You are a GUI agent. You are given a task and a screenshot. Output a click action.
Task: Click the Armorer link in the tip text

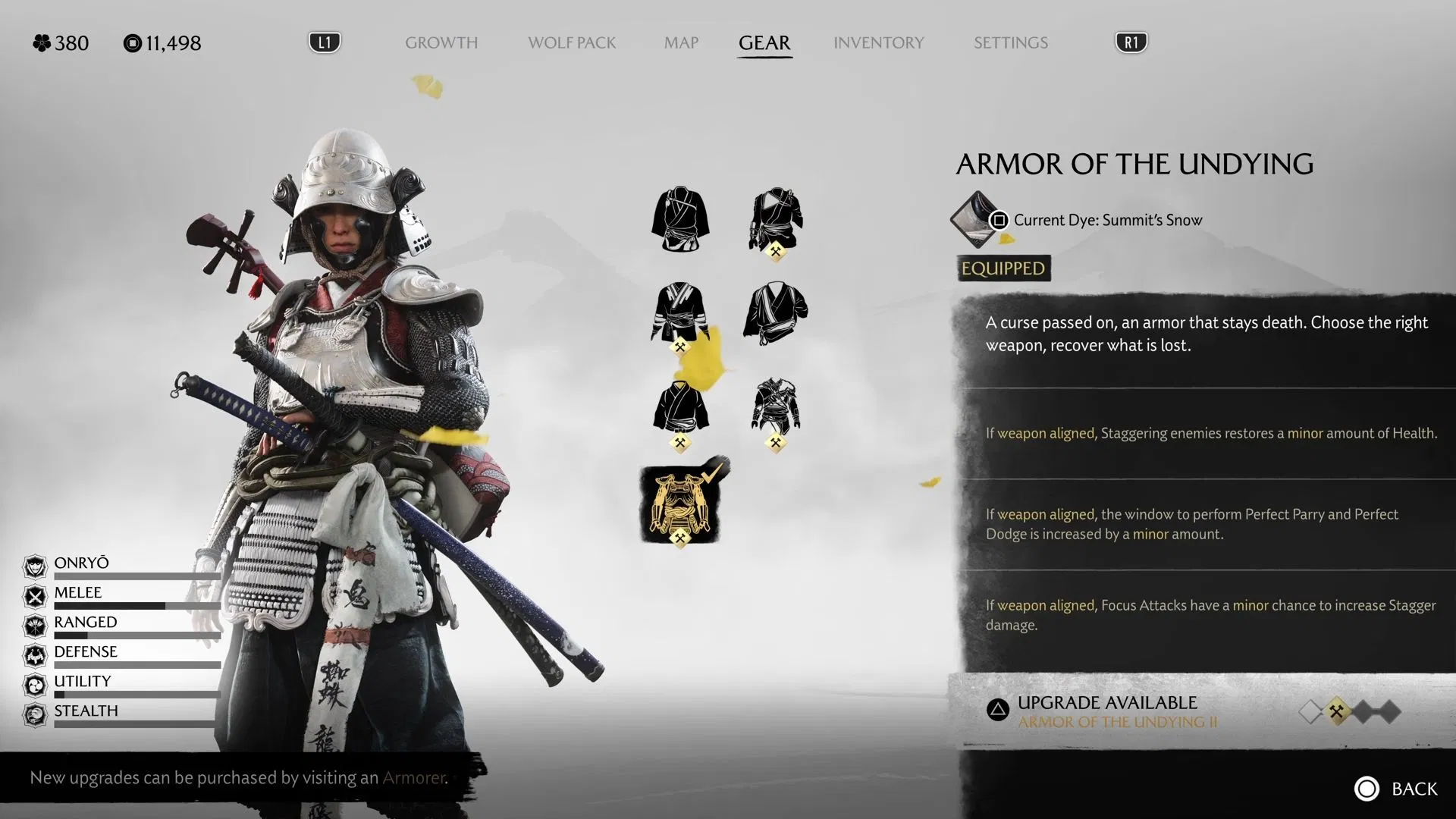tap(414, 778)
